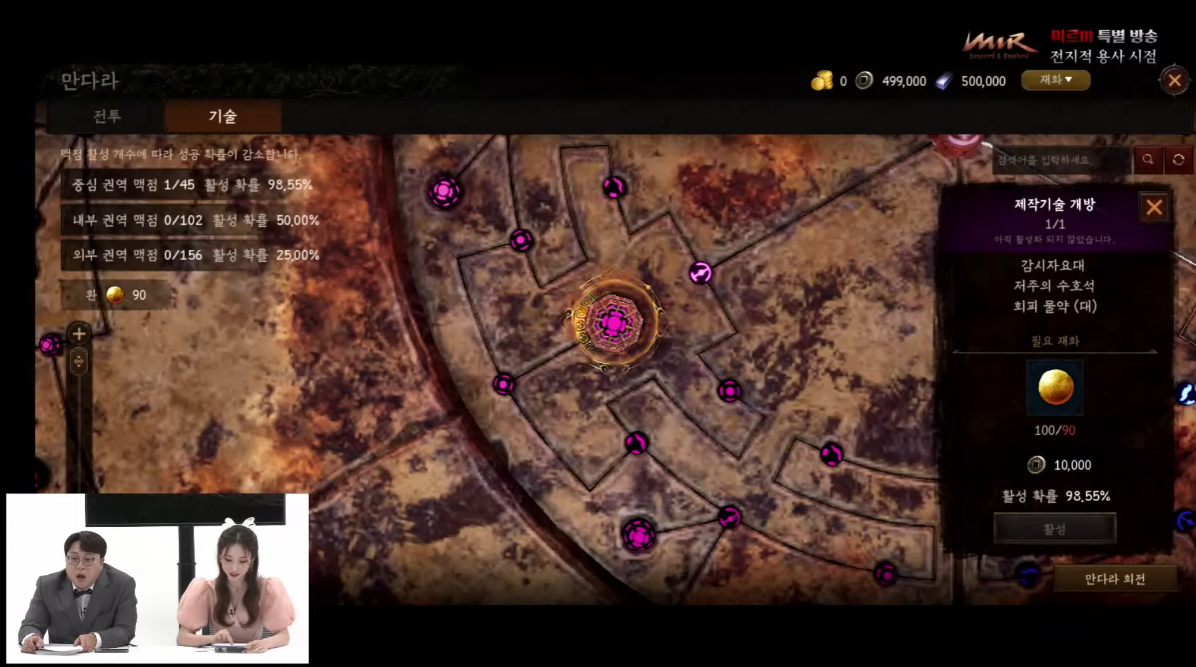The width and height of the screenshot is (1196, 667).
Task: Open the 재화 dropdown
Action: click(1055, 80)
